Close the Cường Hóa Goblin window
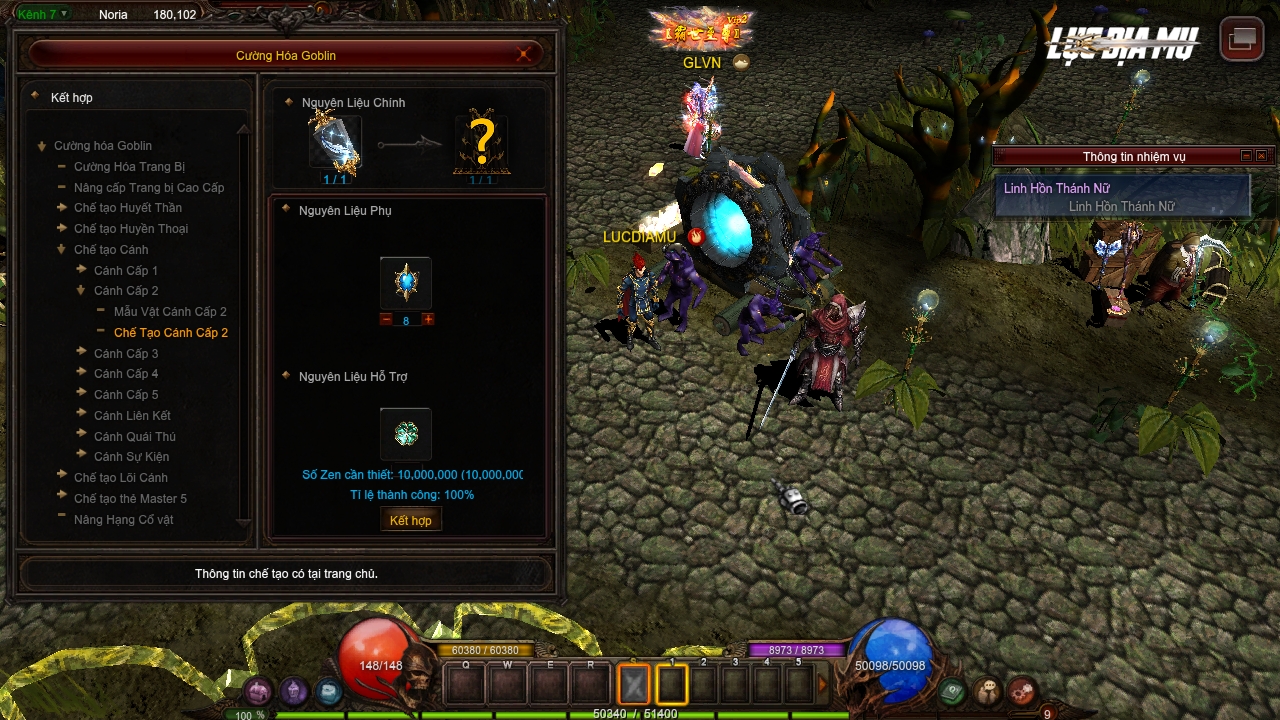 523,55
